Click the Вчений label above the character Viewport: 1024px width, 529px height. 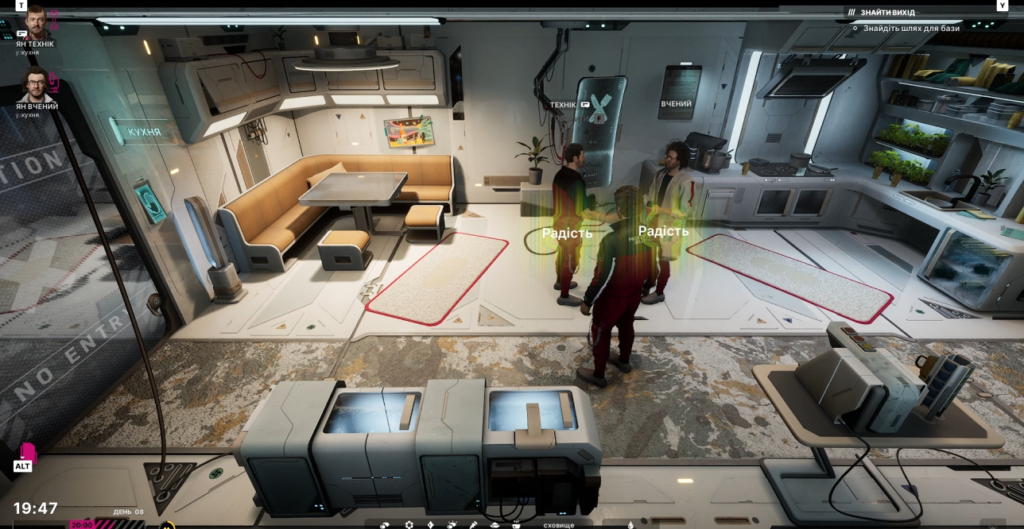676,104
